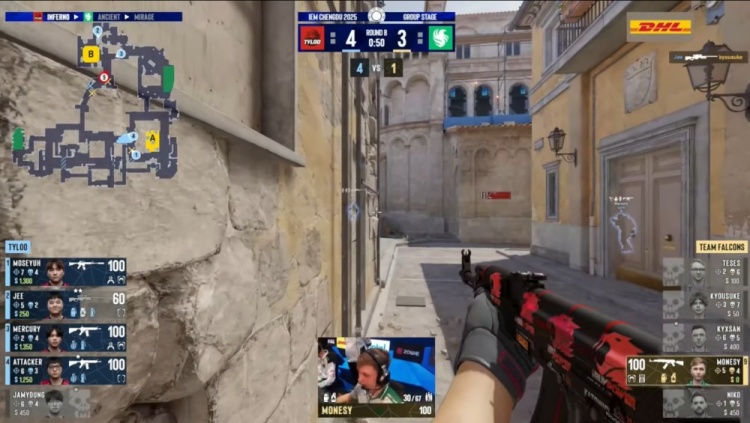The width and height of the screenshot is (750, 423).
Task: Click NiKo's player card
Action: click(x=705, y=403)
